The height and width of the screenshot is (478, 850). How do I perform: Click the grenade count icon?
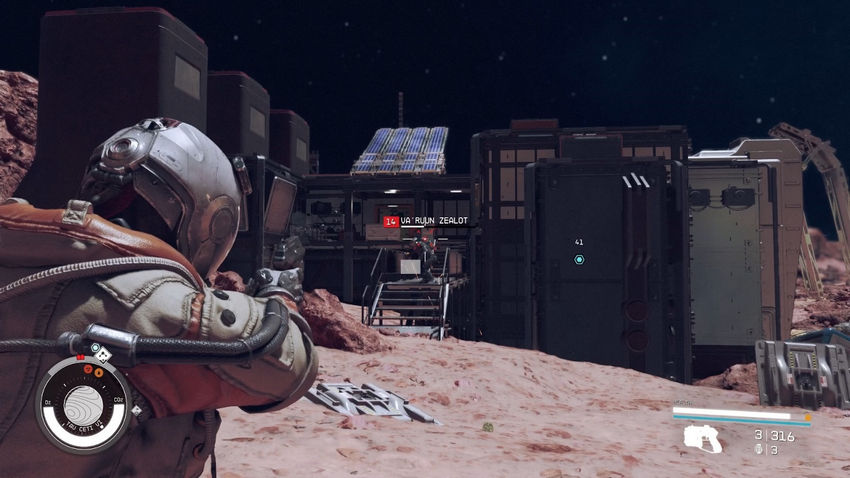(759, 449)
